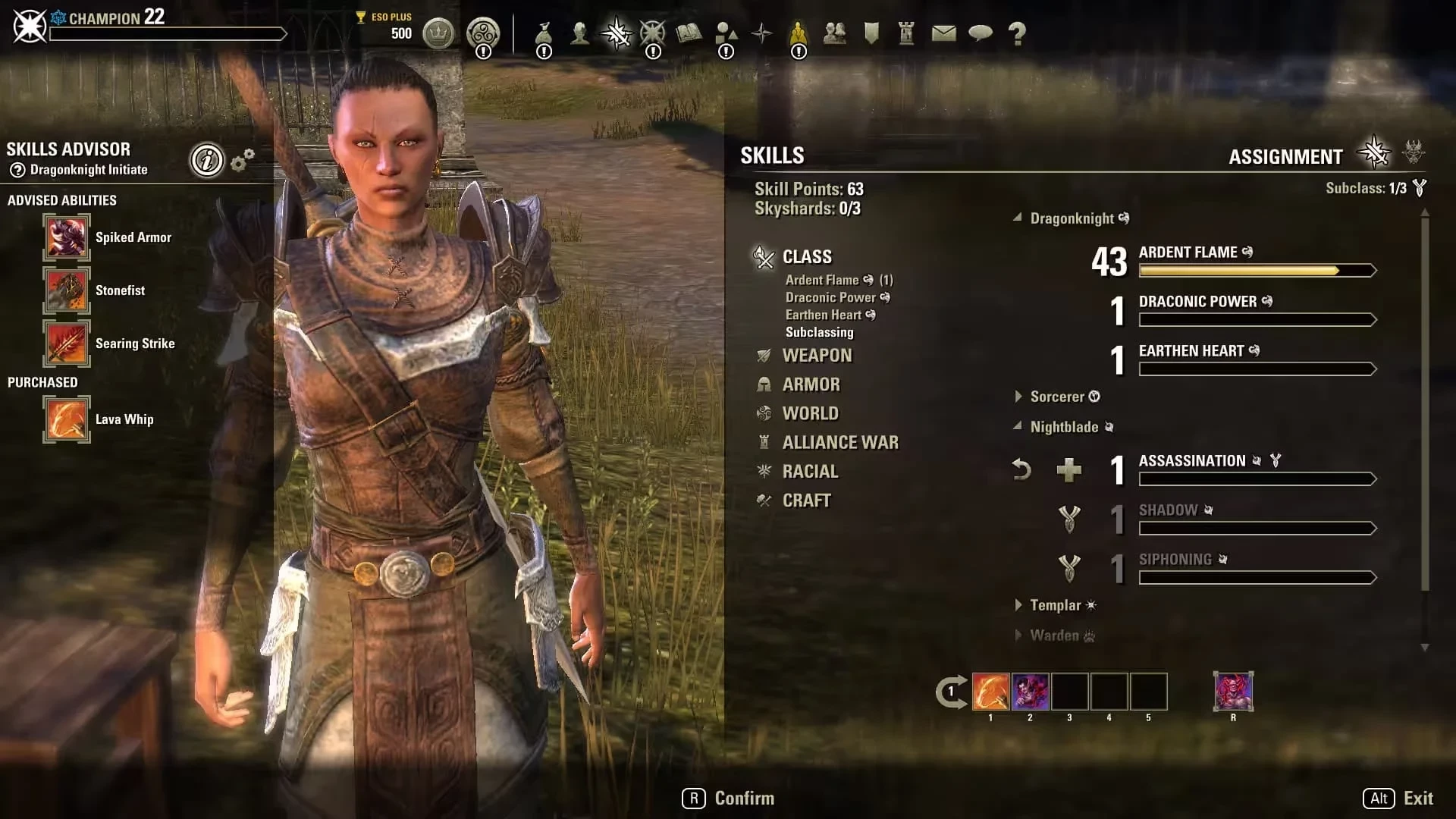This screenshot has height=819, width=1456.
Task: Expand the Templar skill lines
Action: (x=1054, y=605)
